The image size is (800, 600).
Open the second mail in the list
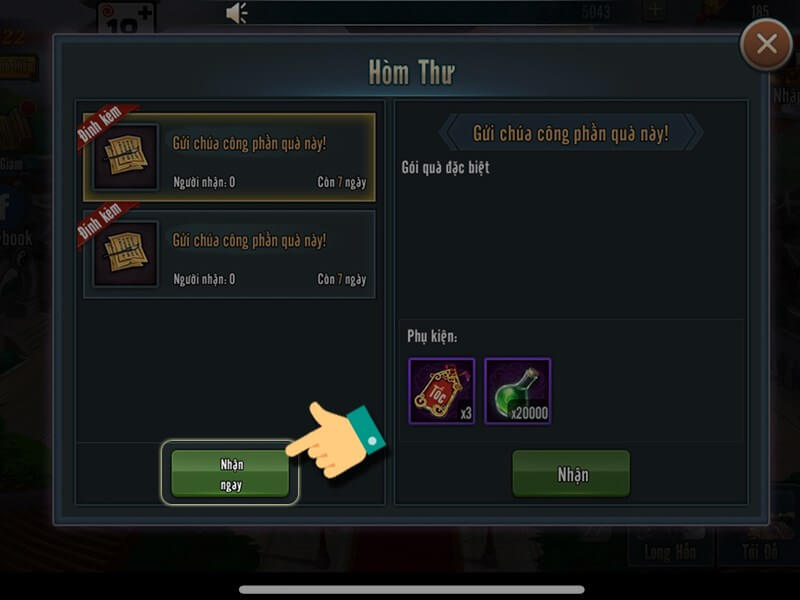[x=229, y=254]
